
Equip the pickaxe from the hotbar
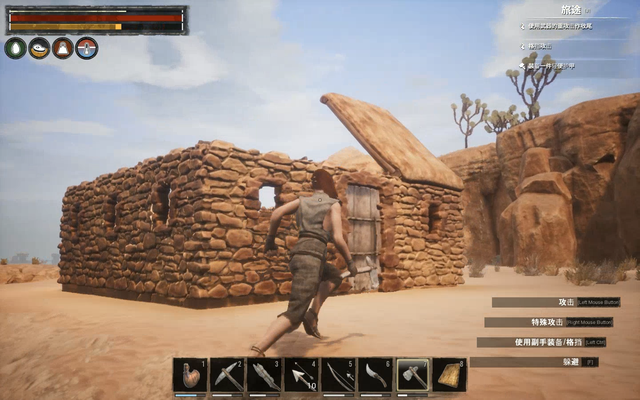(228, 375)
